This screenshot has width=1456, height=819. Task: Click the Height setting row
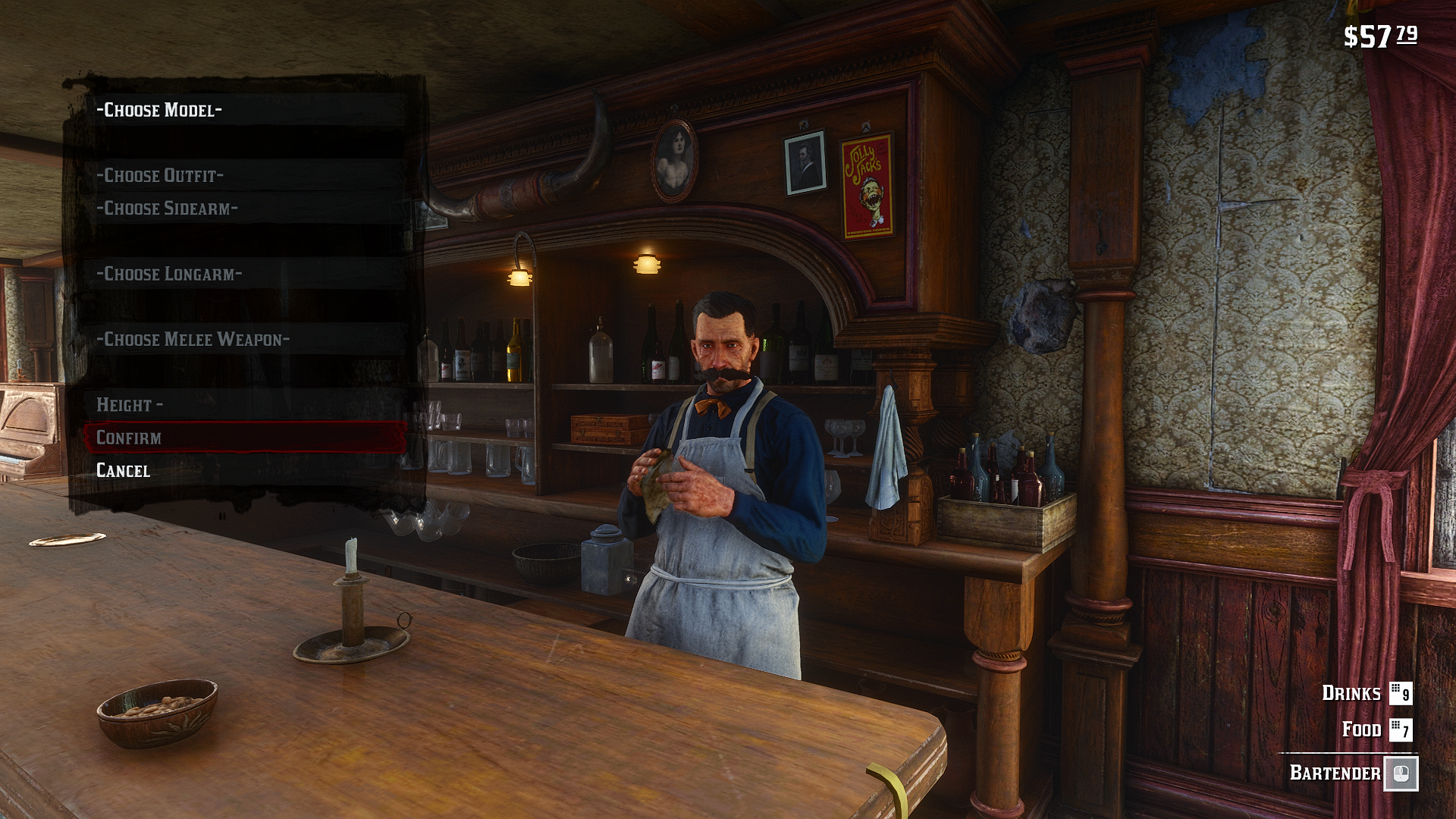pyautogui.click(x=130, y=405)
